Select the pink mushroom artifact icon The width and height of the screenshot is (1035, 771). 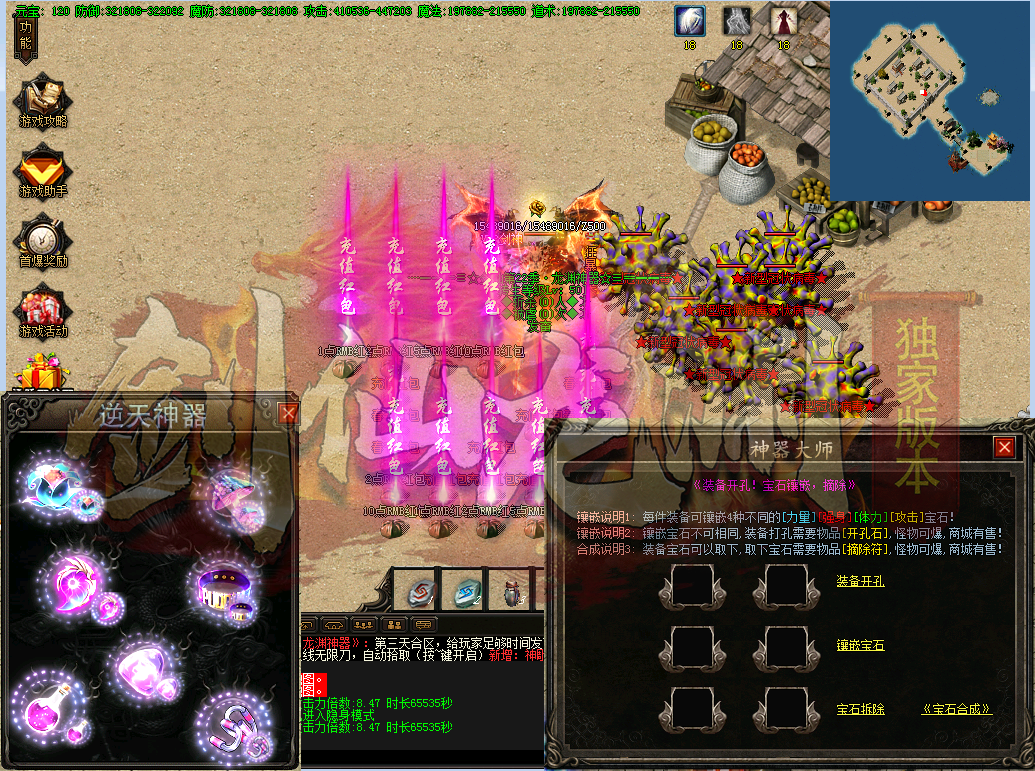(x=234, y=494)
